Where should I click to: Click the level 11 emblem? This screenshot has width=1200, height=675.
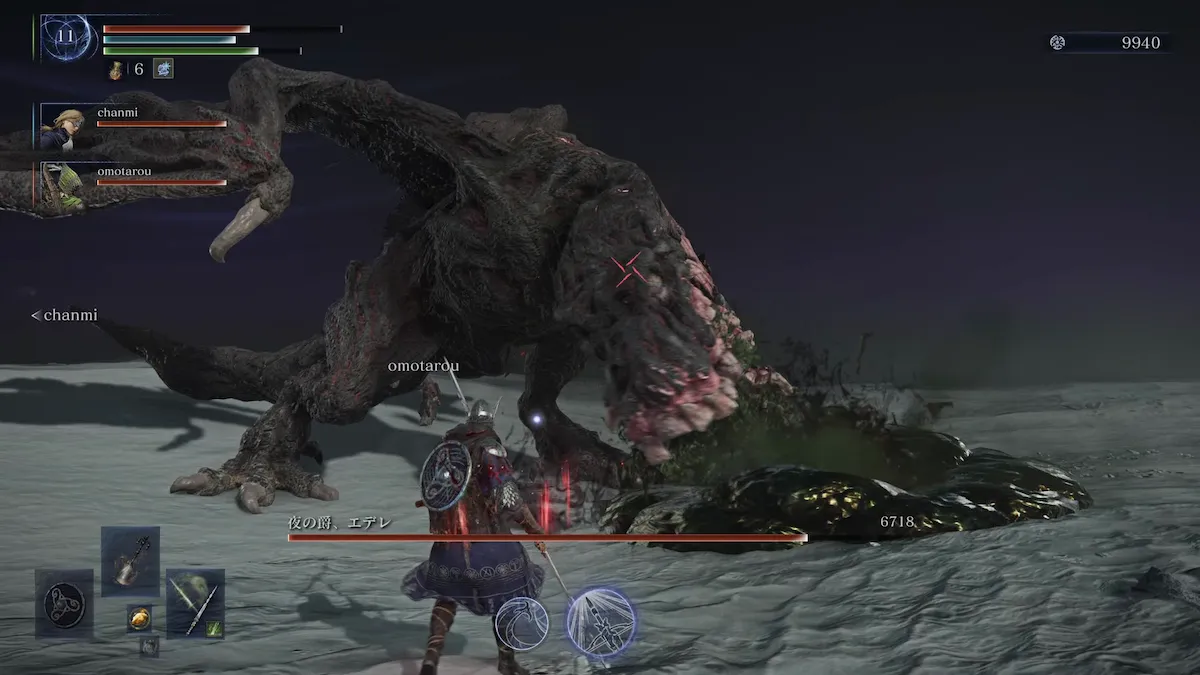coord(68,38)
